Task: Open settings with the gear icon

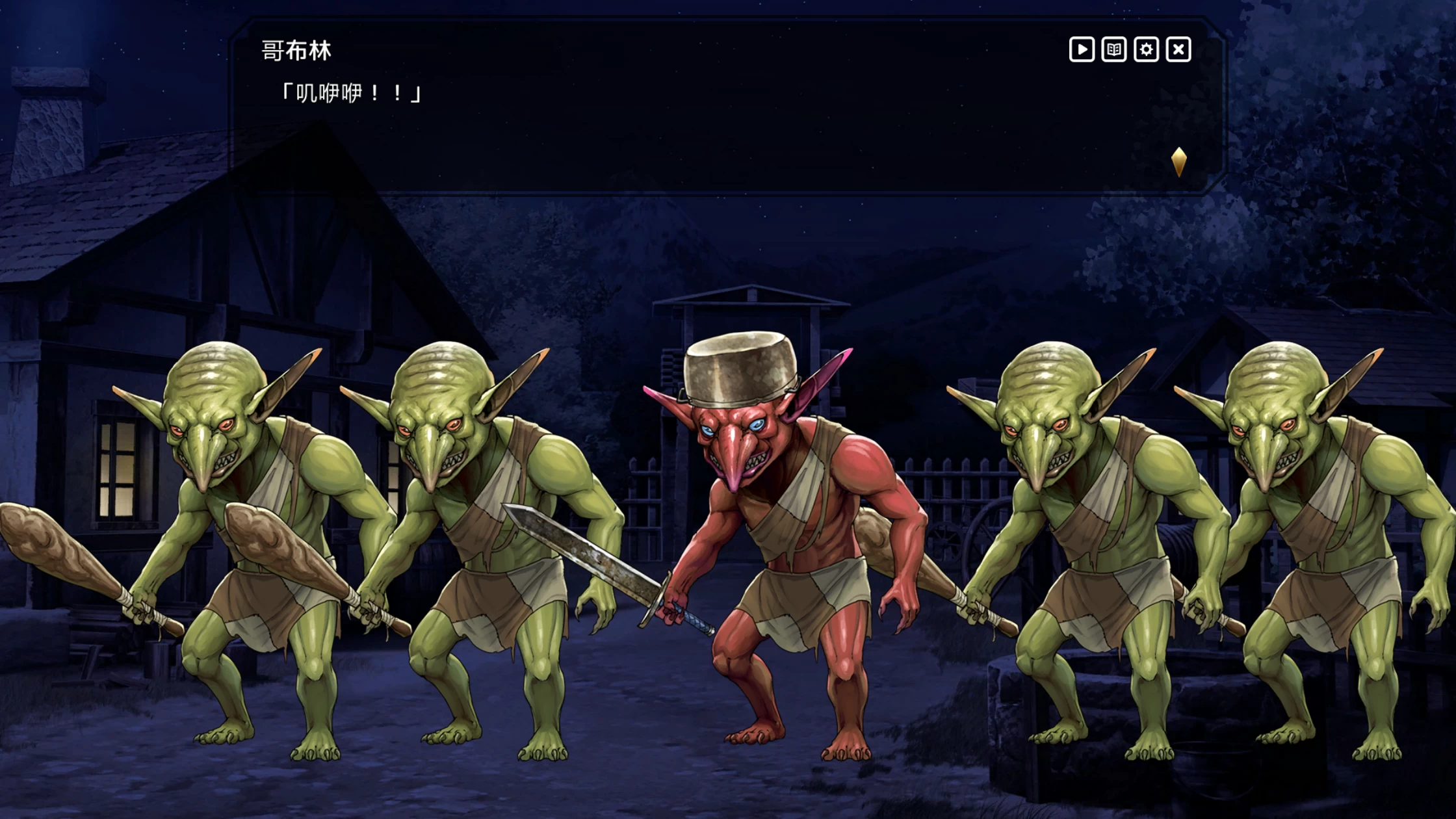Action: 1146,49
